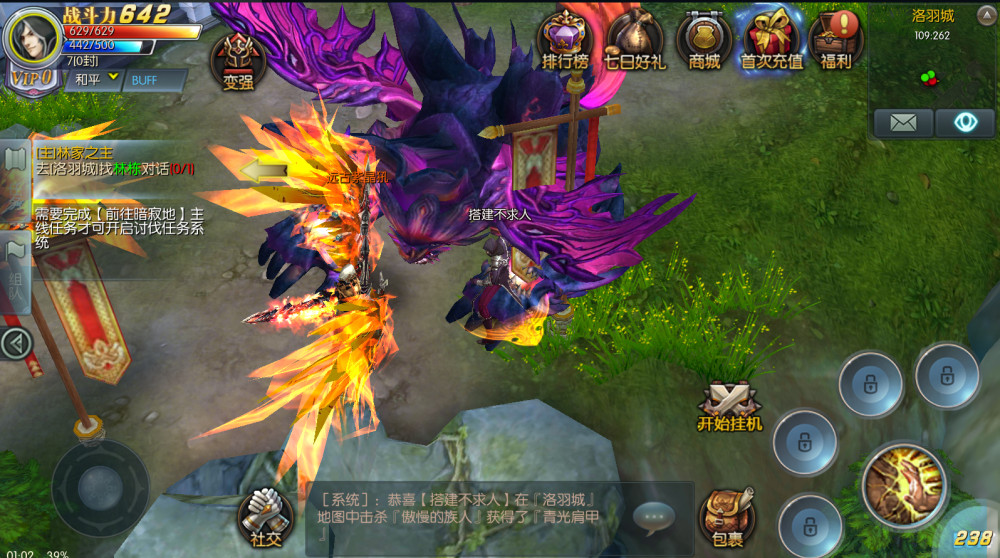1000x558 pixels.
Task: Start auto-combat with 开始挂机
Action: point(729,405)
